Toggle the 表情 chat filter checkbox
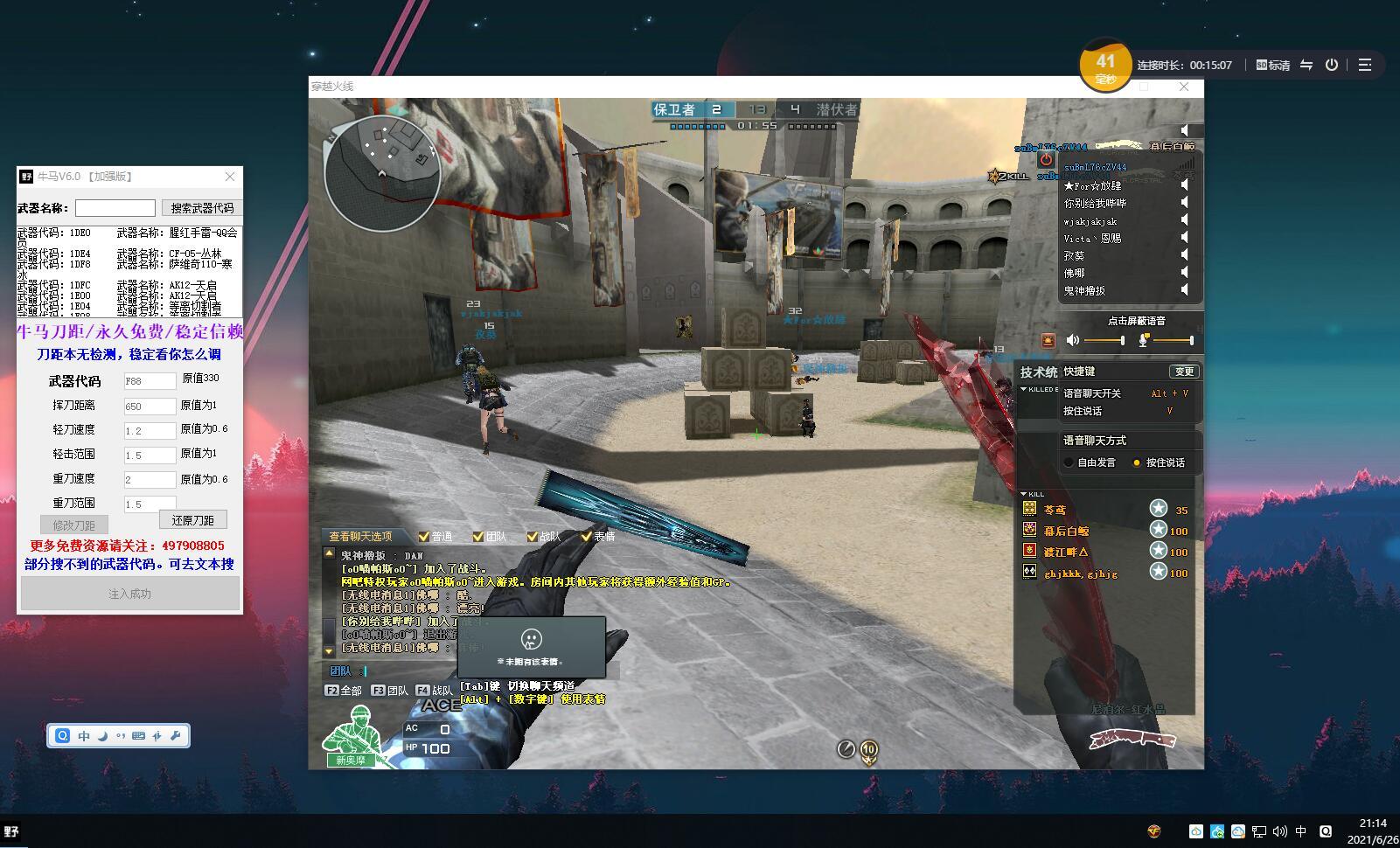 pyautogui.click(x=586, y=537)
